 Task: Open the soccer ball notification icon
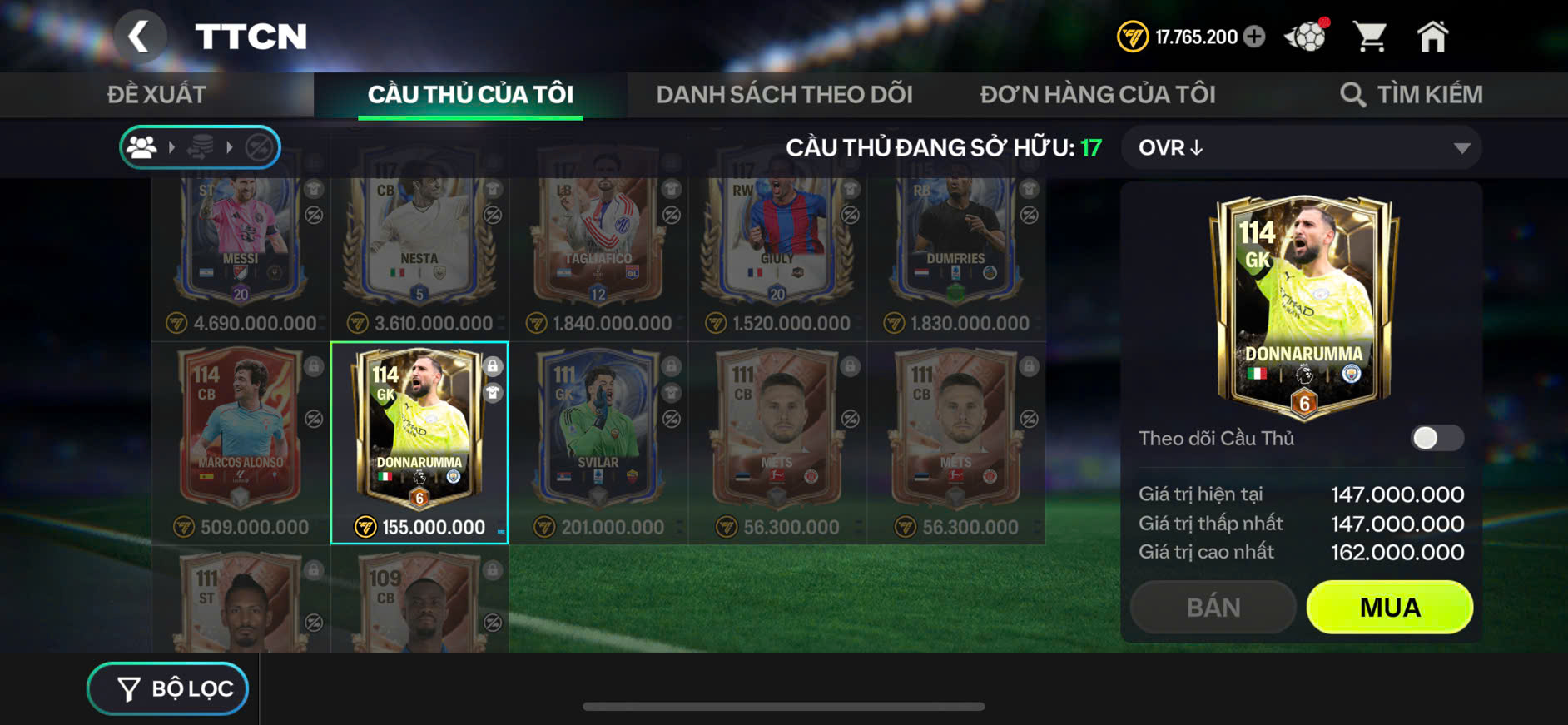point(1306,37)
